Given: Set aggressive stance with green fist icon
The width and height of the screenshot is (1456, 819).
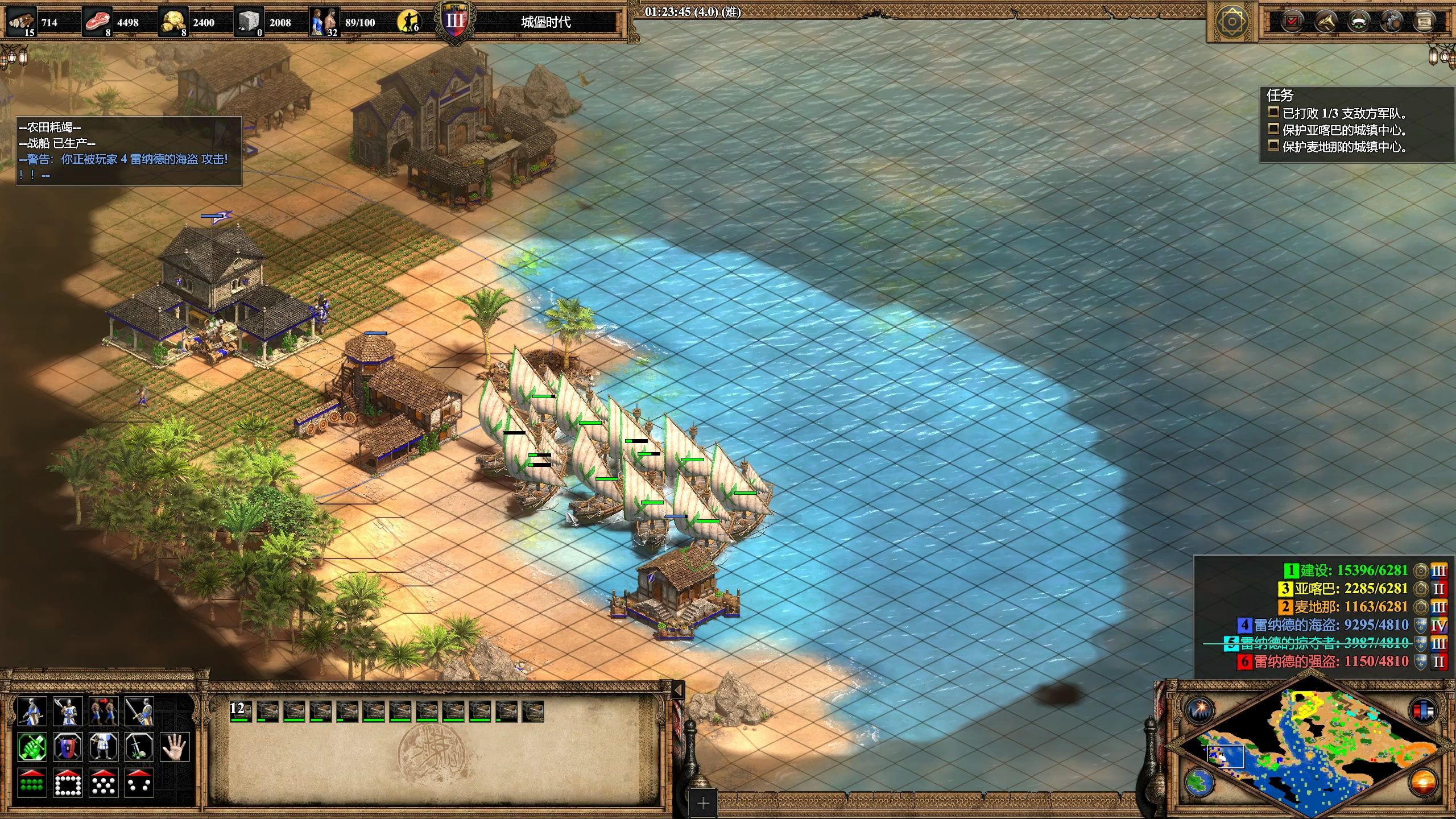Looking at the screenshot, I should 32,747.
